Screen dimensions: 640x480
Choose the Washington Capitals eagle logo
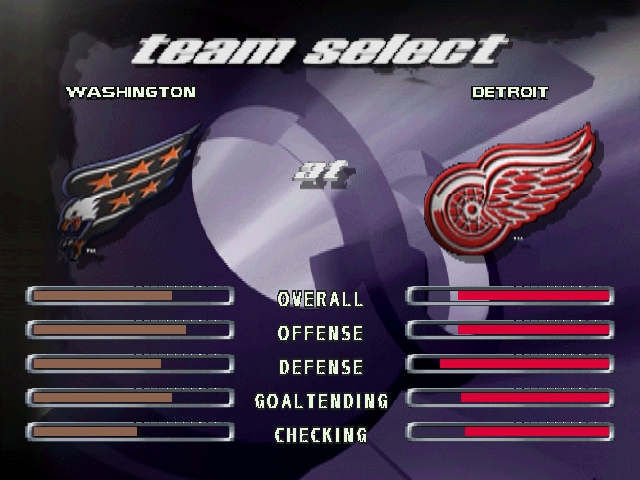tap(128, 190)
